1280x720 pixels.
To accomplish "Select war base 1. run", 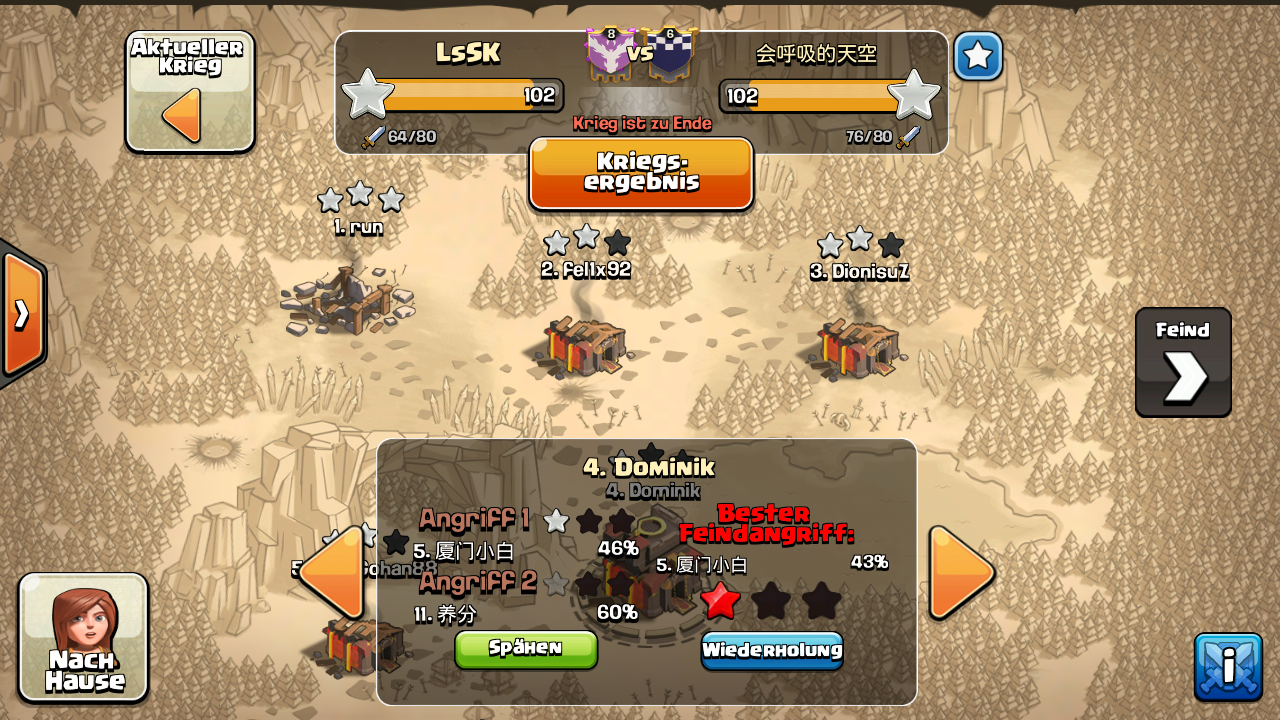I will click(349, 298).
